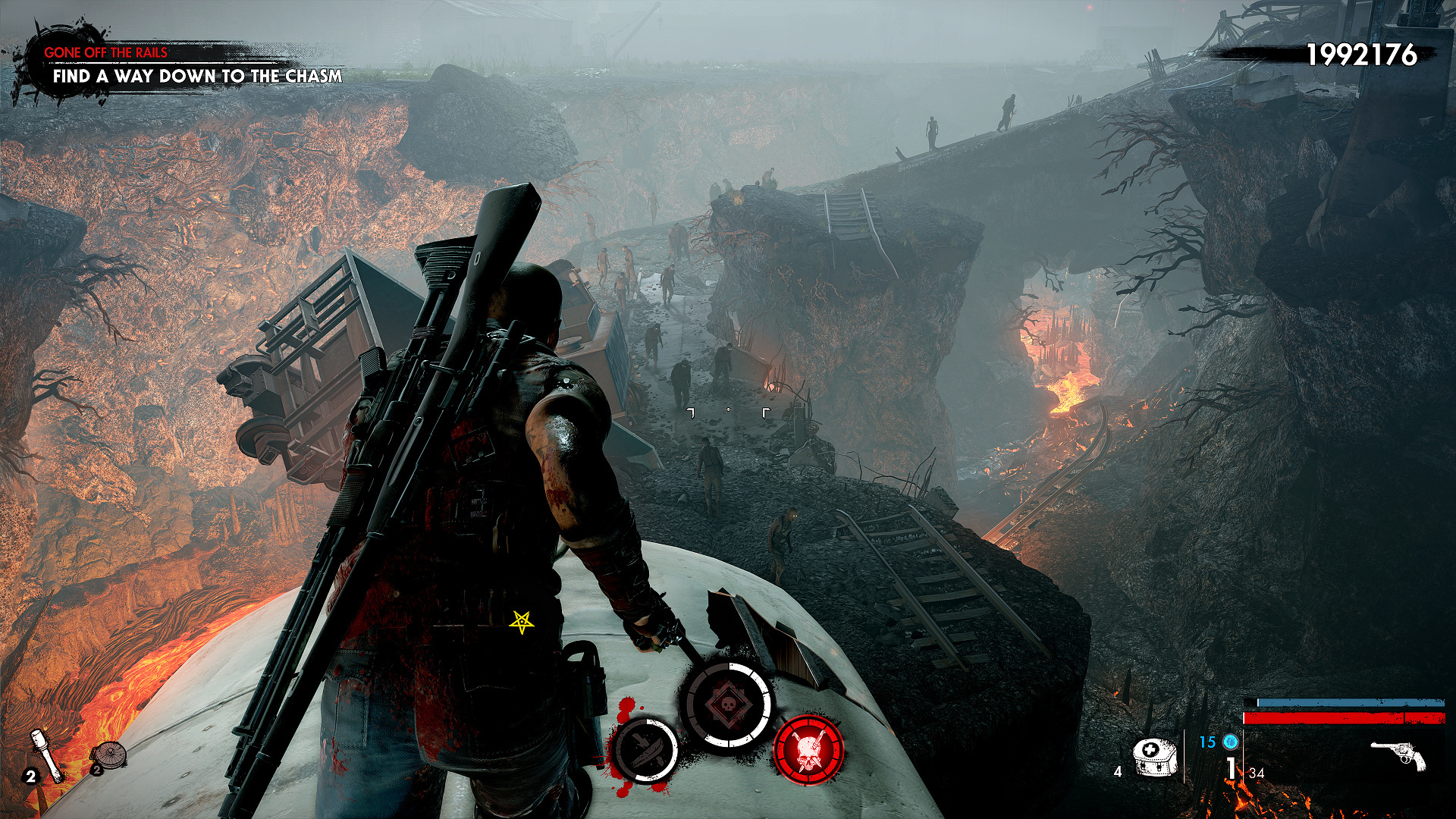
Task: Activate the diamond skull special ability
Action: [728, 705]
